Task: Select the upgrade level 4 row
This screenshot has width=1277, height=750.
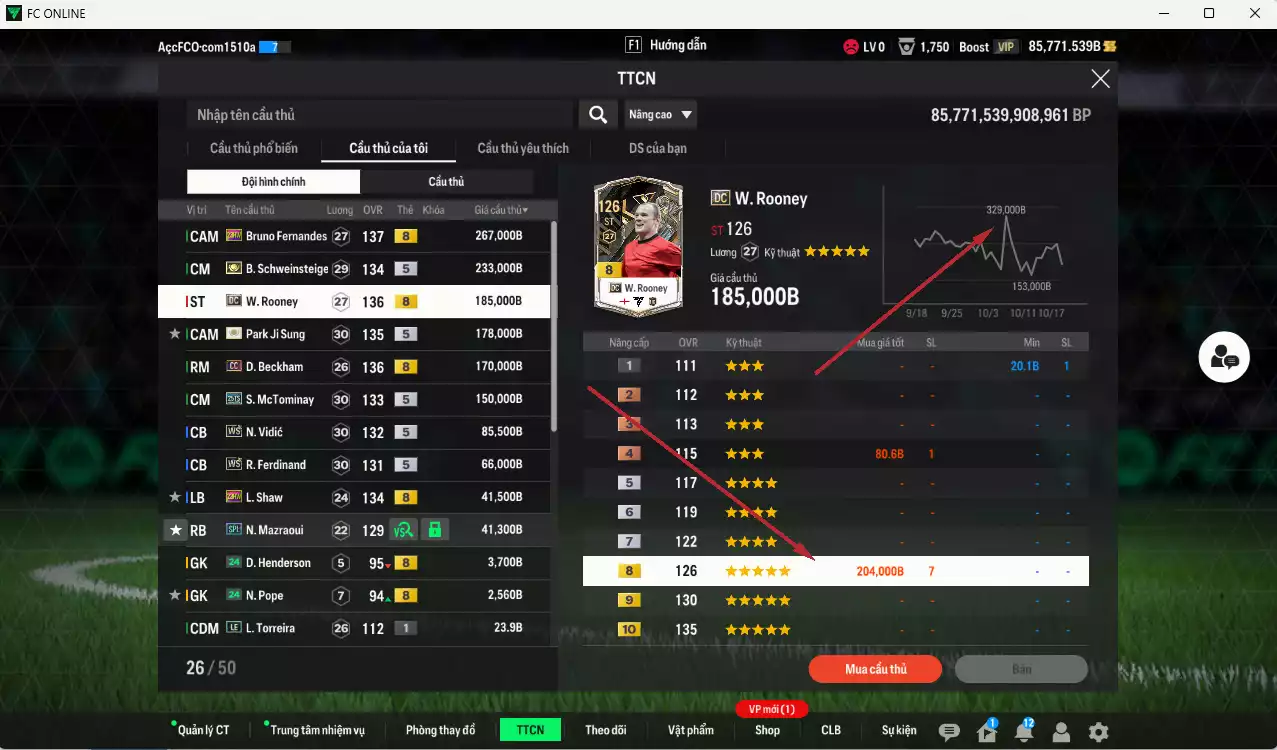Action: click(x=835, y=454)
